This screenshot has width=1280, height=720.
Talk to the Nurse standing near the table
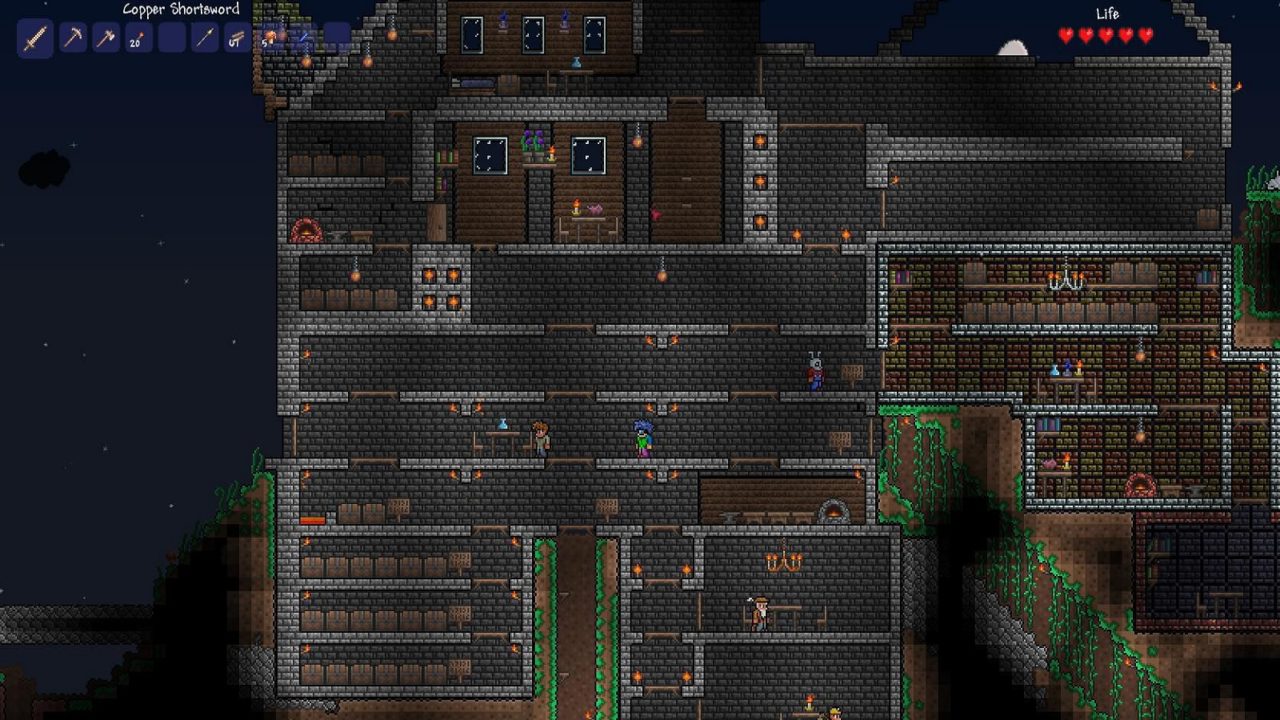(542, 438)
